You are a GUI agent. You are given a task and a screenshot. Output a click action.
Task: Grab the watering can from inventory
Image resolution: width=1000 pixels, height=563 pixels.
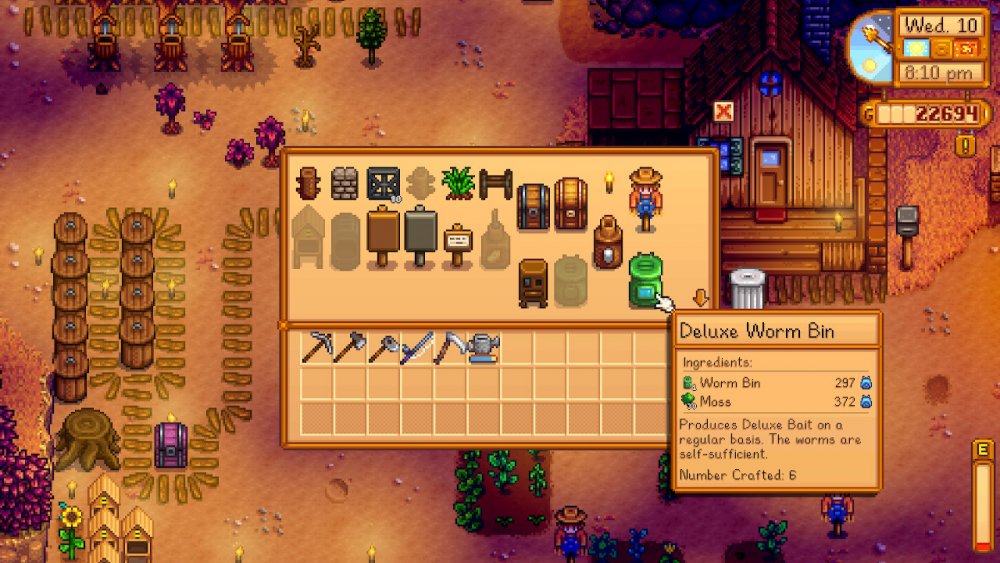[x=483, y=348]
